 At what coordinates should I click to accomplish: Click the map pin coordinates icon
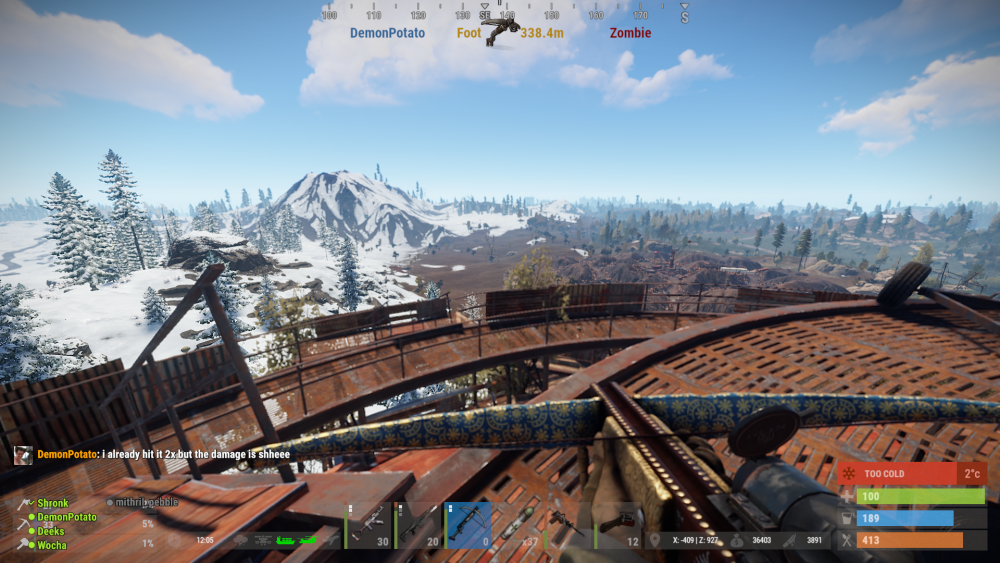point(655,540)
